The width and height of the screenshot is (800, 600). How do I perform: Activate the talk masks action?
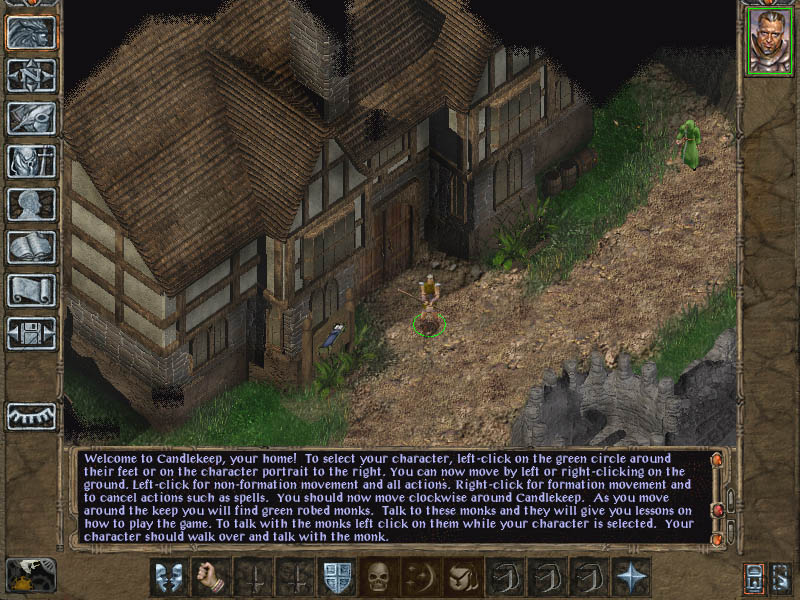[170, 577]
